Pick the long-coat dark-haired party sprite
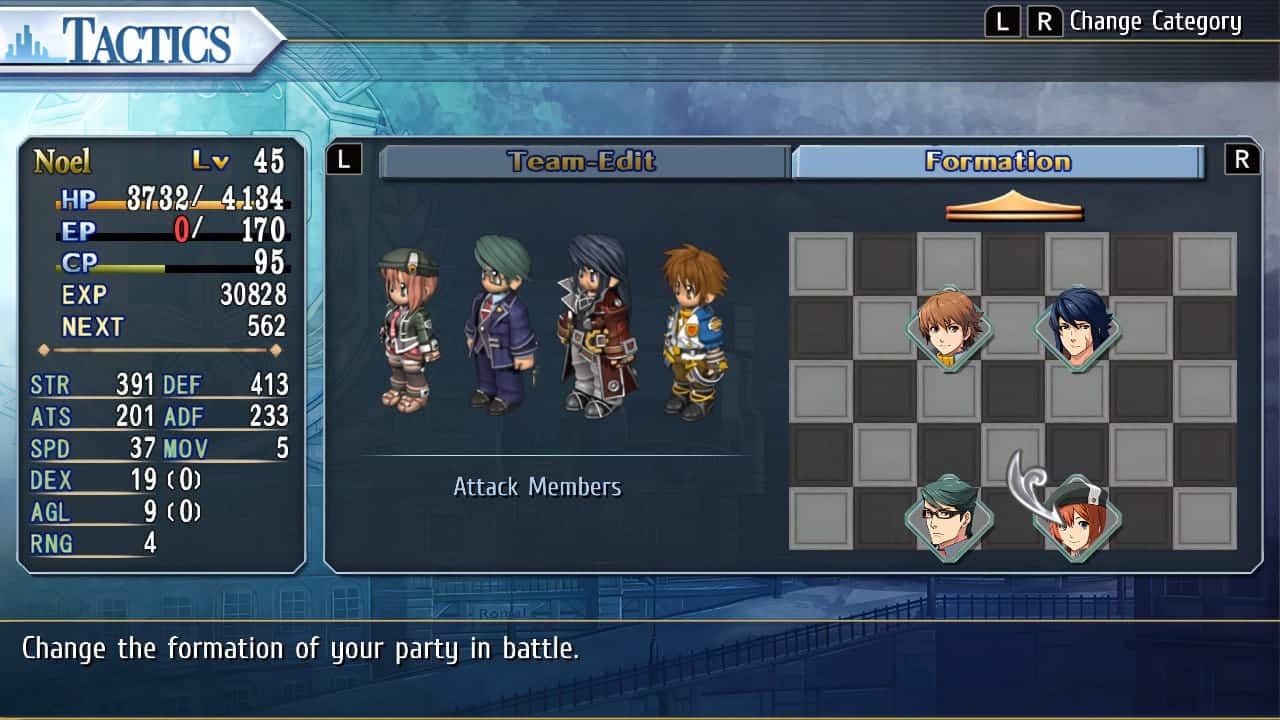1280x720 pixels. pyautogui.click(x=596, y=327)
